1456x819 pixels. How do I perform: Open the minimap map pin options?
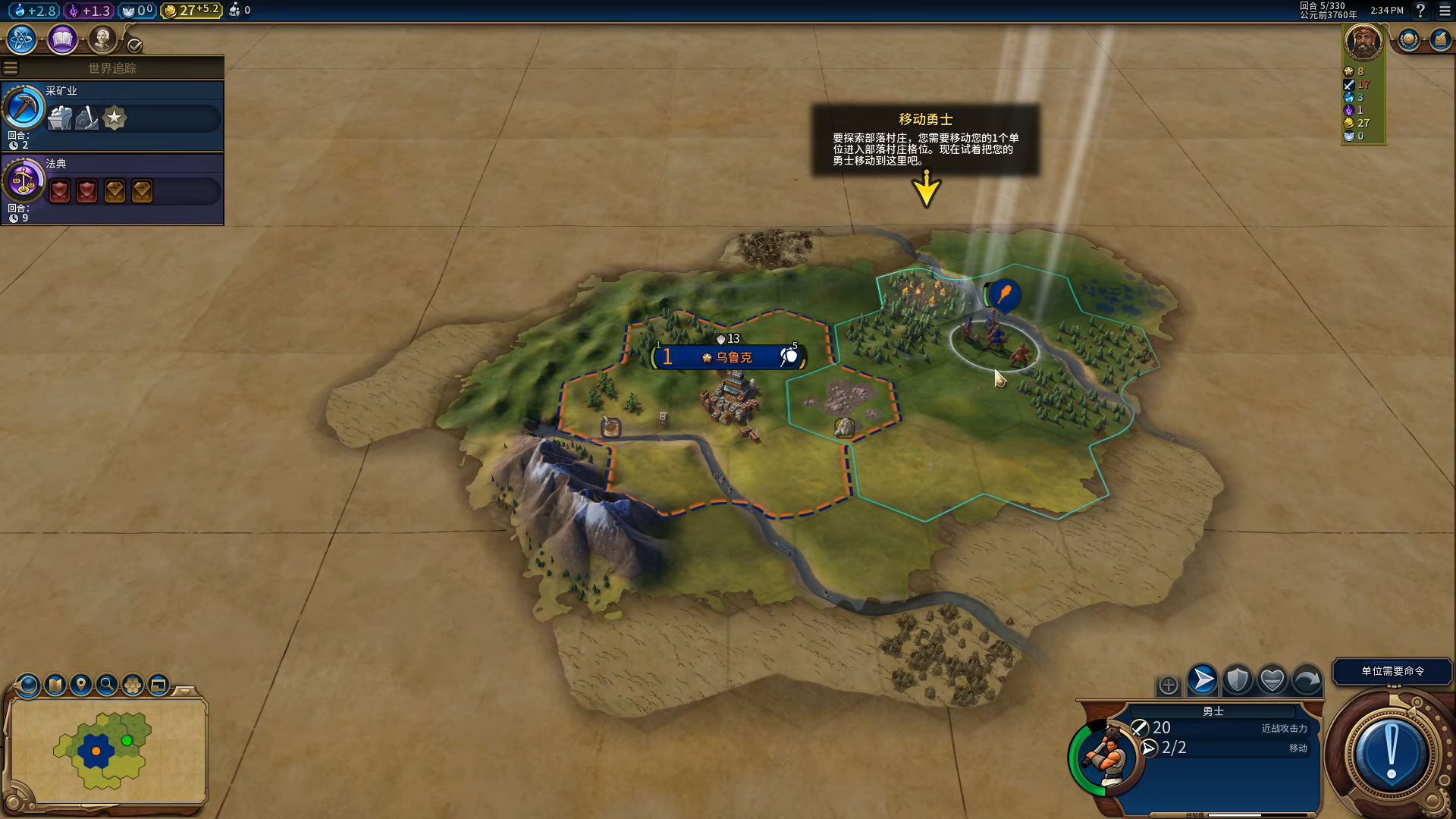pyautogui.click(x=80, y=686)
